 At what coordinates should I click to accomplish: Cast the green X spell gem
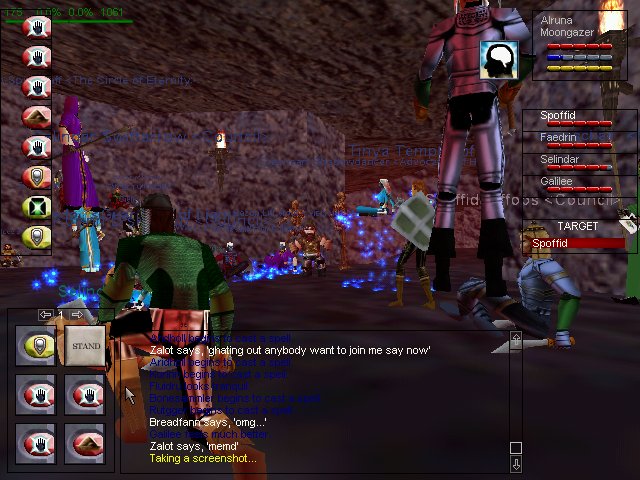coord(37,206)
